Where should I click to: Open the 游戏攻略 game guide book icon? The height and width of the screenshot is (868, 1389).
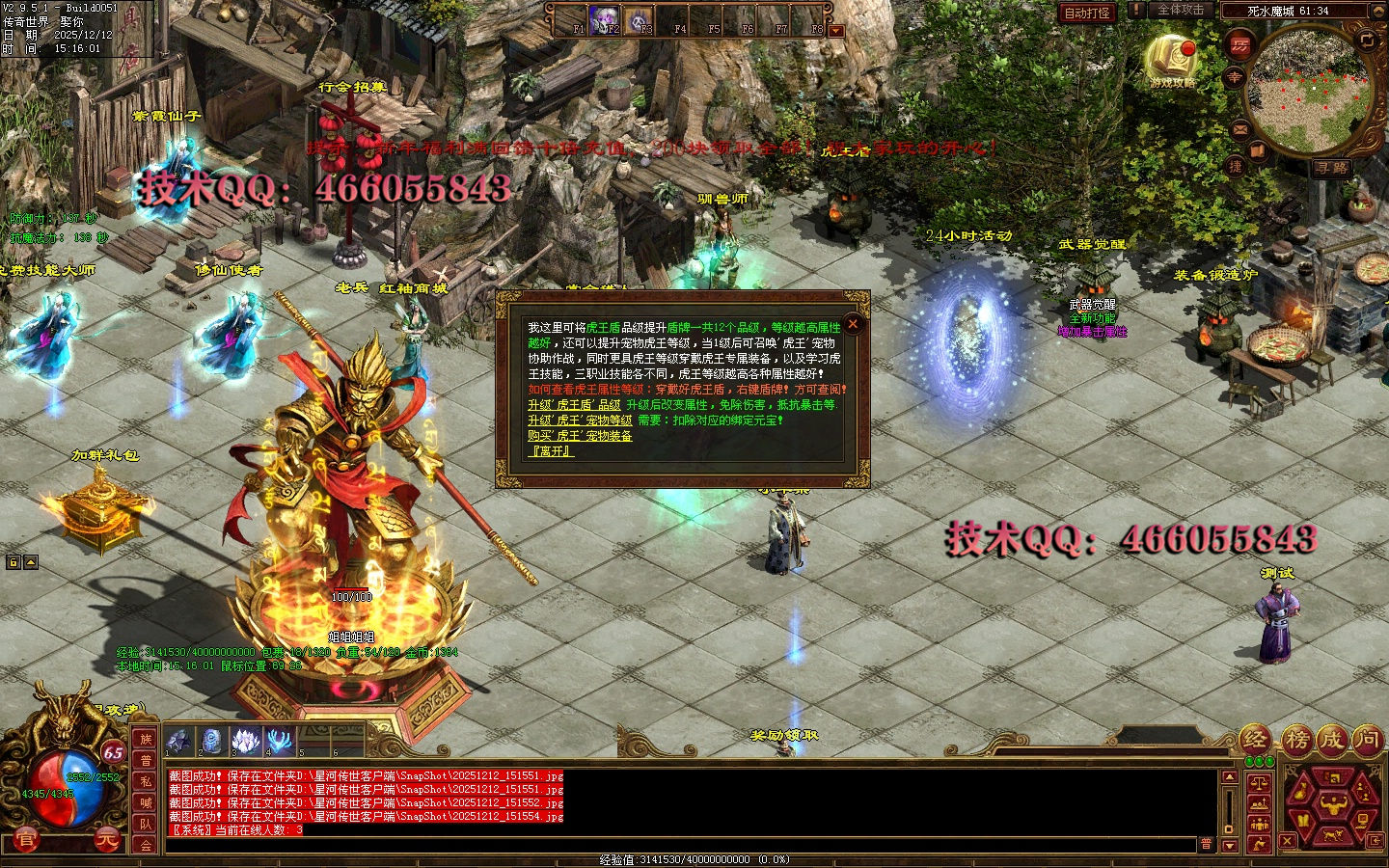[x=1172, y=59]
